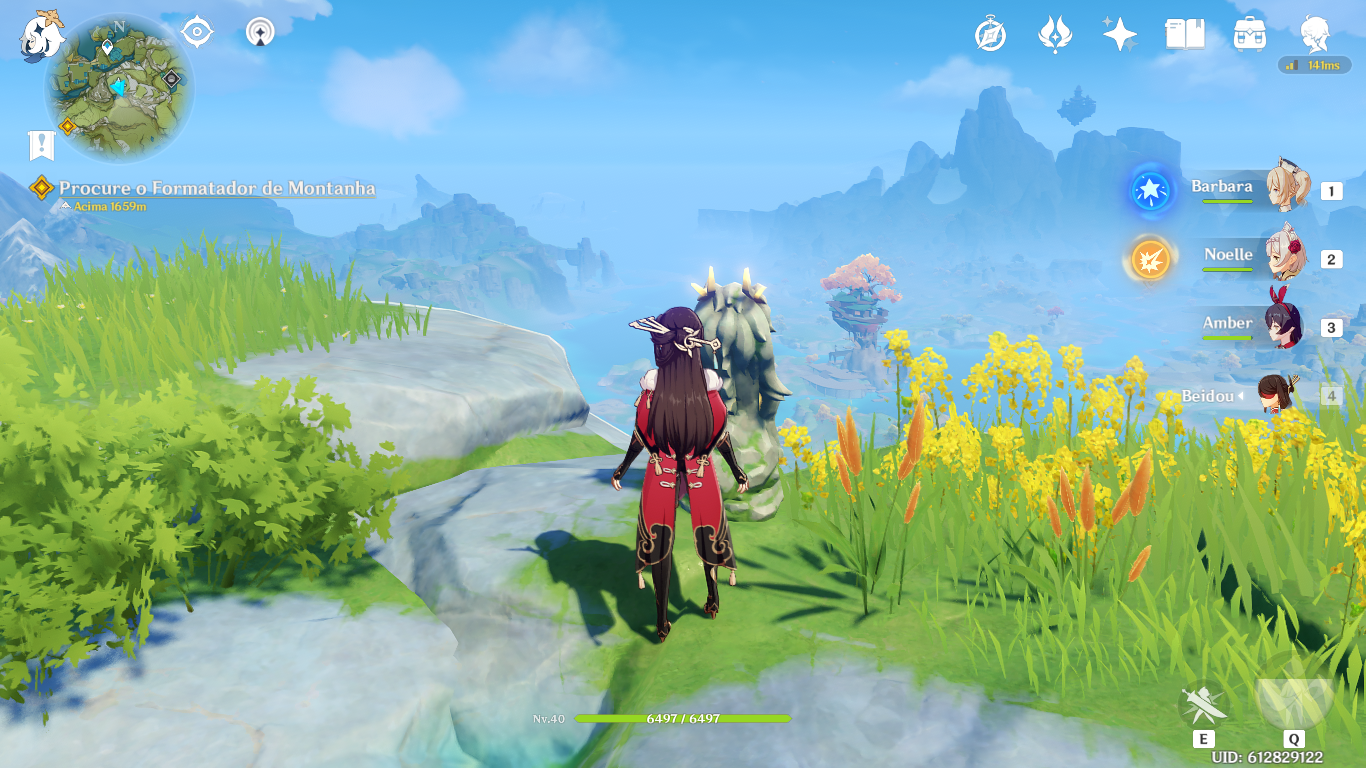1366x768 pixels.
Task: Activate Beidou's elemental skill
Action: pyautogui.click(x=1203, y=705)
